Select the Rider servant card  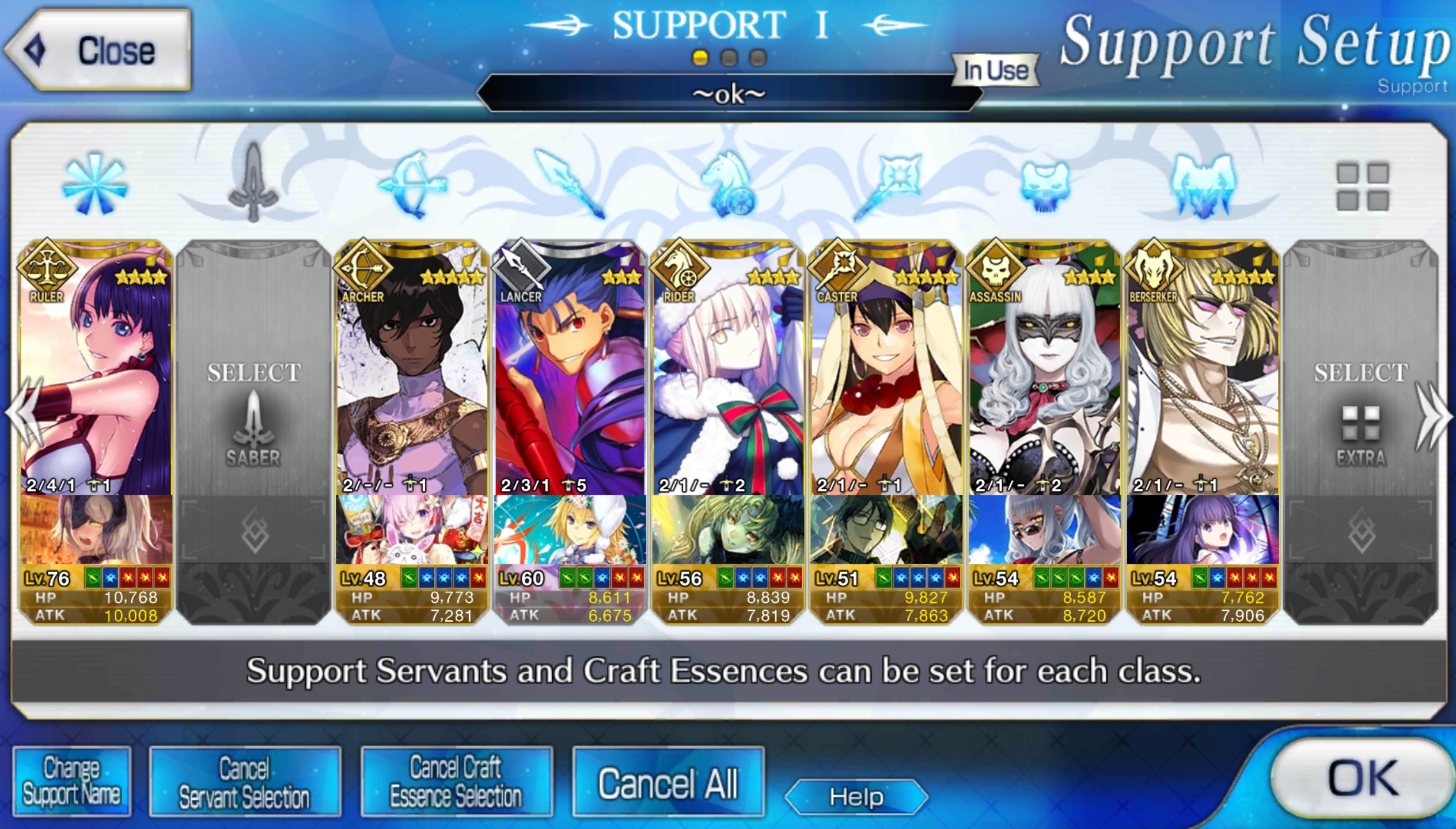pyautogui.click(x=727, y=368)
